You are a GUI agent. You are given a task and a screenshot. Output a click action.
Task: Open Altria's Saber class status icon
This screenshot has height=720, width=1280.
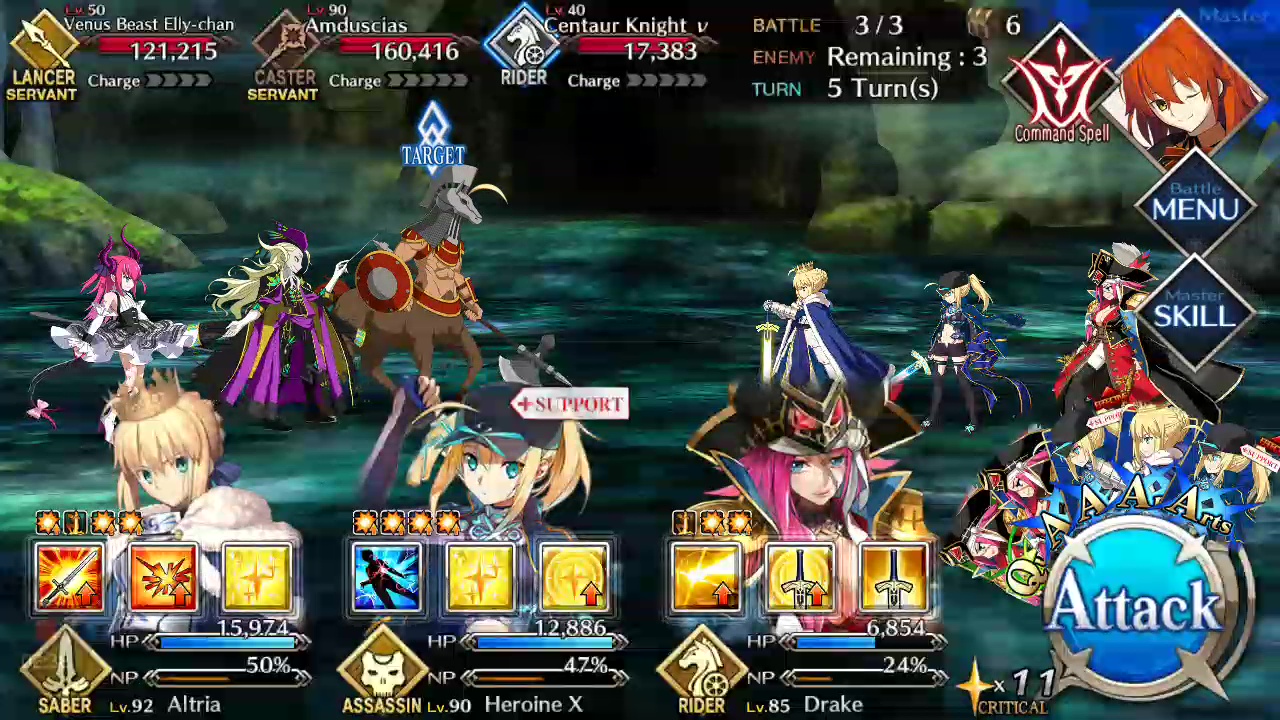[x=65, y=672]
